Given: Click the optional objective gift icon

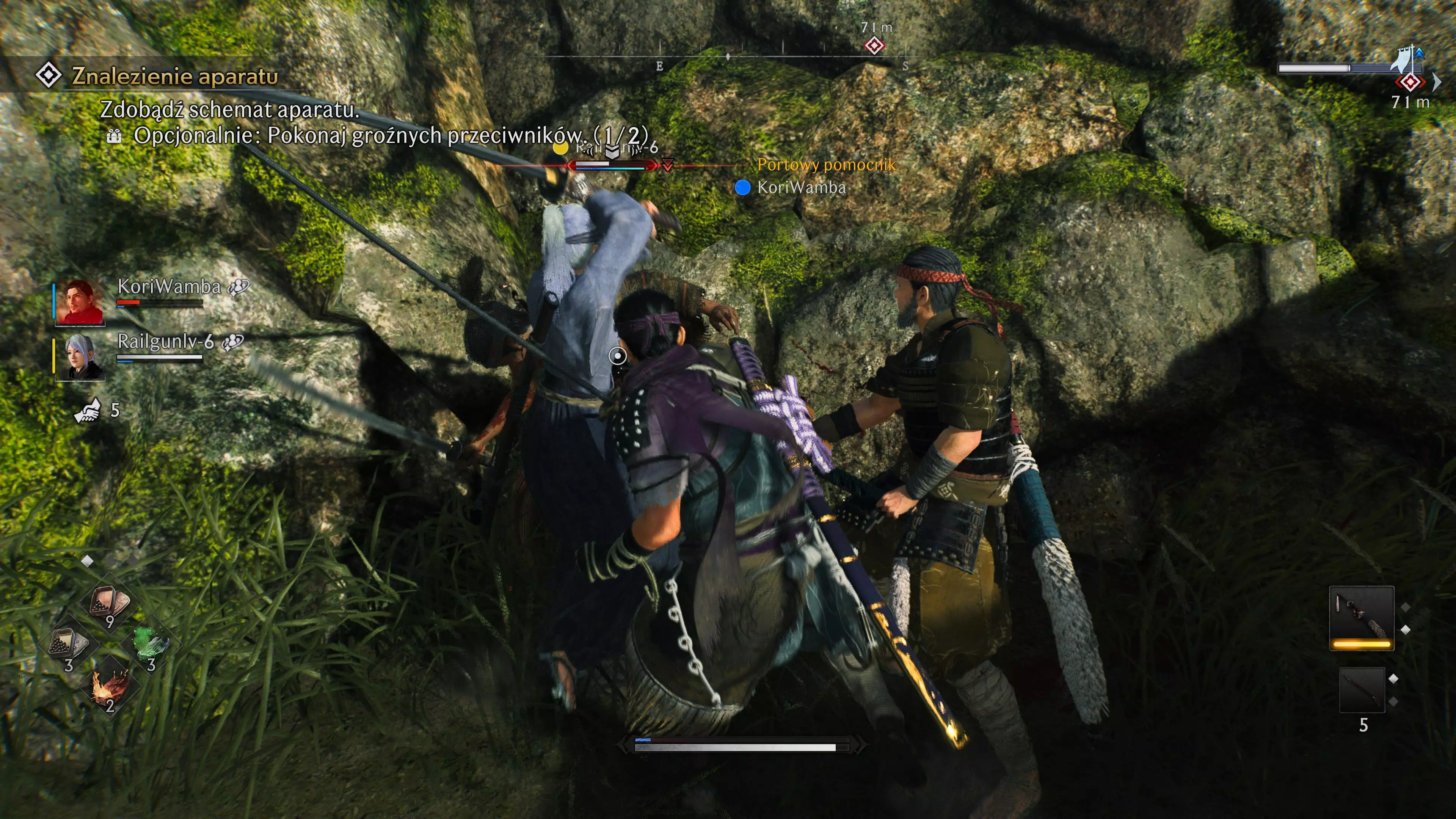Looking at the screenshot, I should (x=114, y=136).
